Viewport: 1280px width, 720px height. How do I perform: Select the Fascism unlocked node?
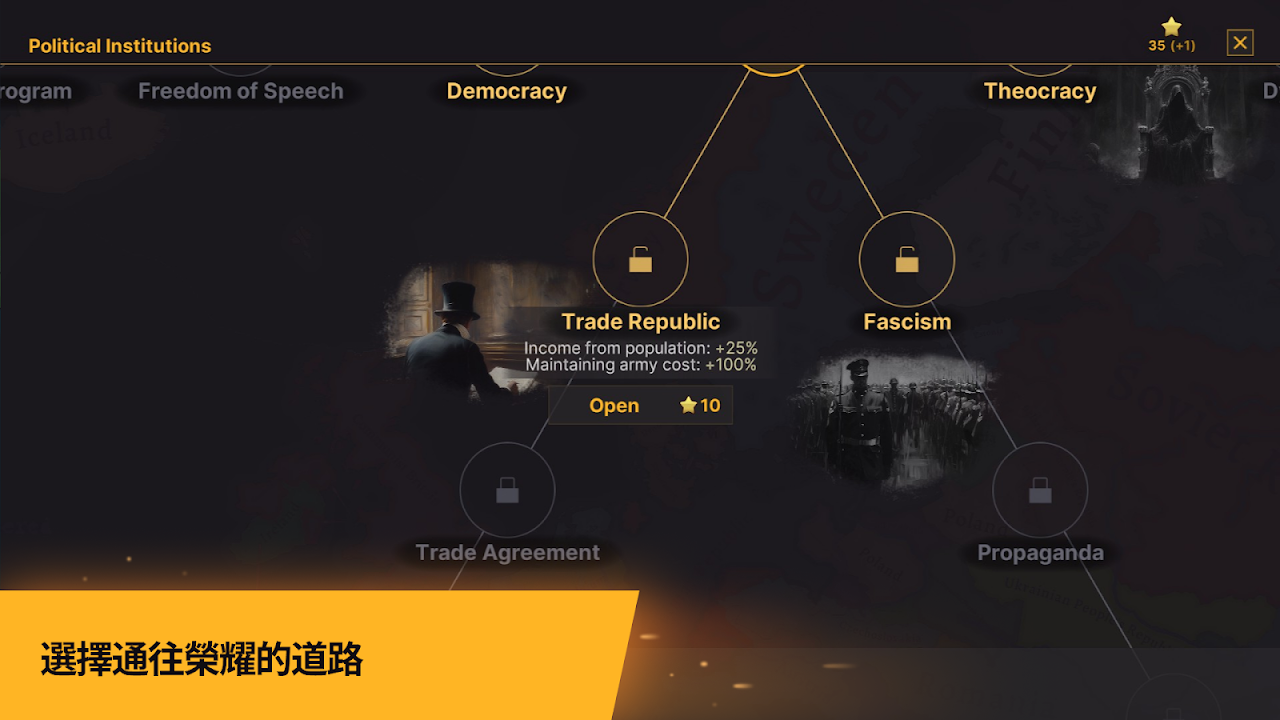click(x=907, y=260)
